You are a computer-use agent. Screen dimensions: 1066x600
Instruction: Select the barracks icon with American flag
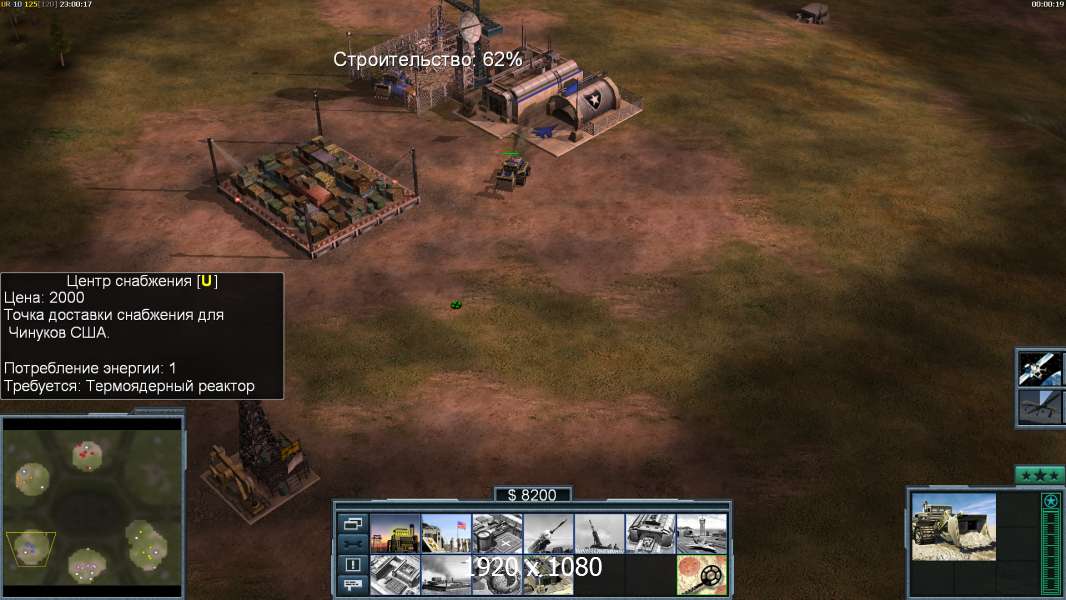pos(446,533)
